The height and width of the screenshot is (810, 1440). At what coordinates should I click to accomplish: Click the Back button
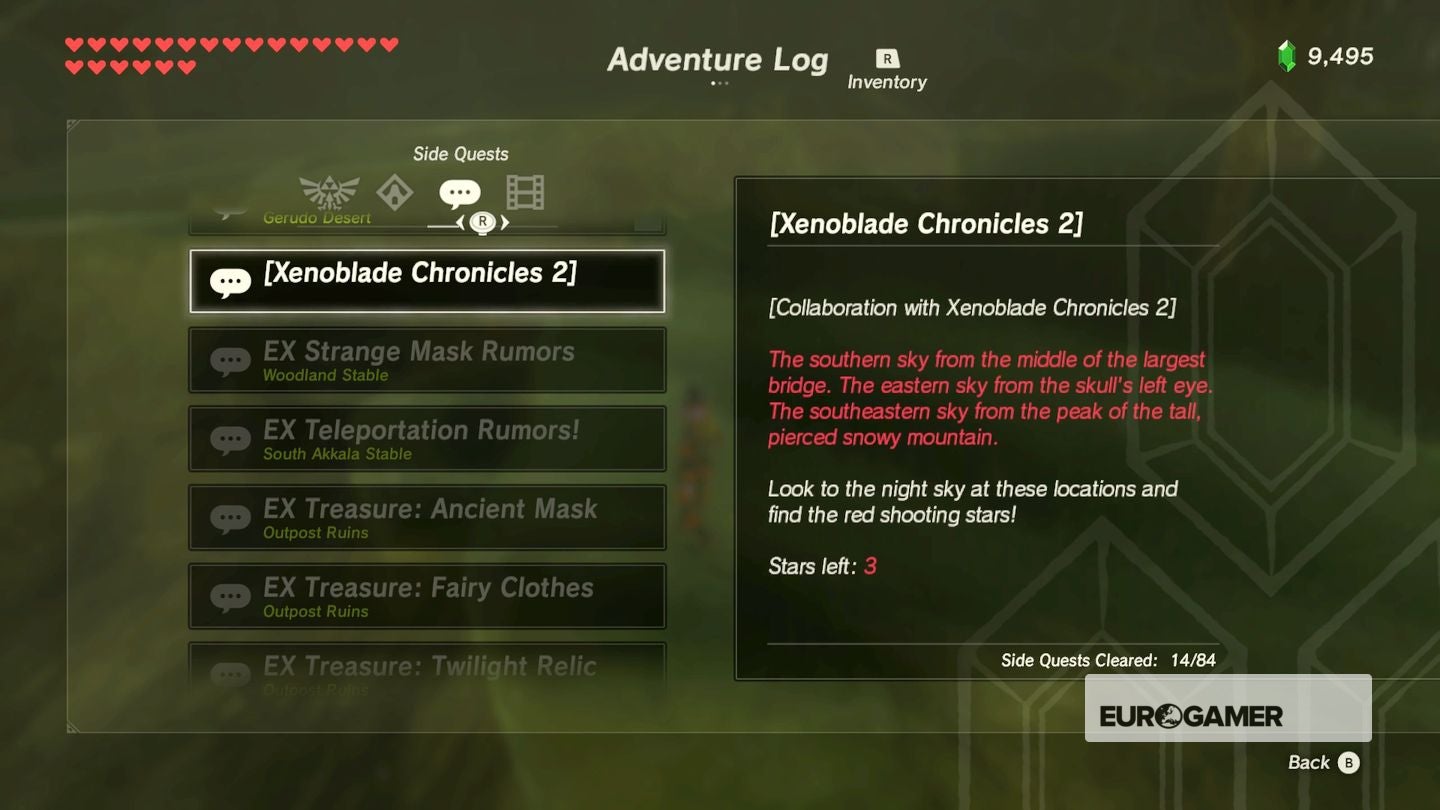click(1311, 762)
